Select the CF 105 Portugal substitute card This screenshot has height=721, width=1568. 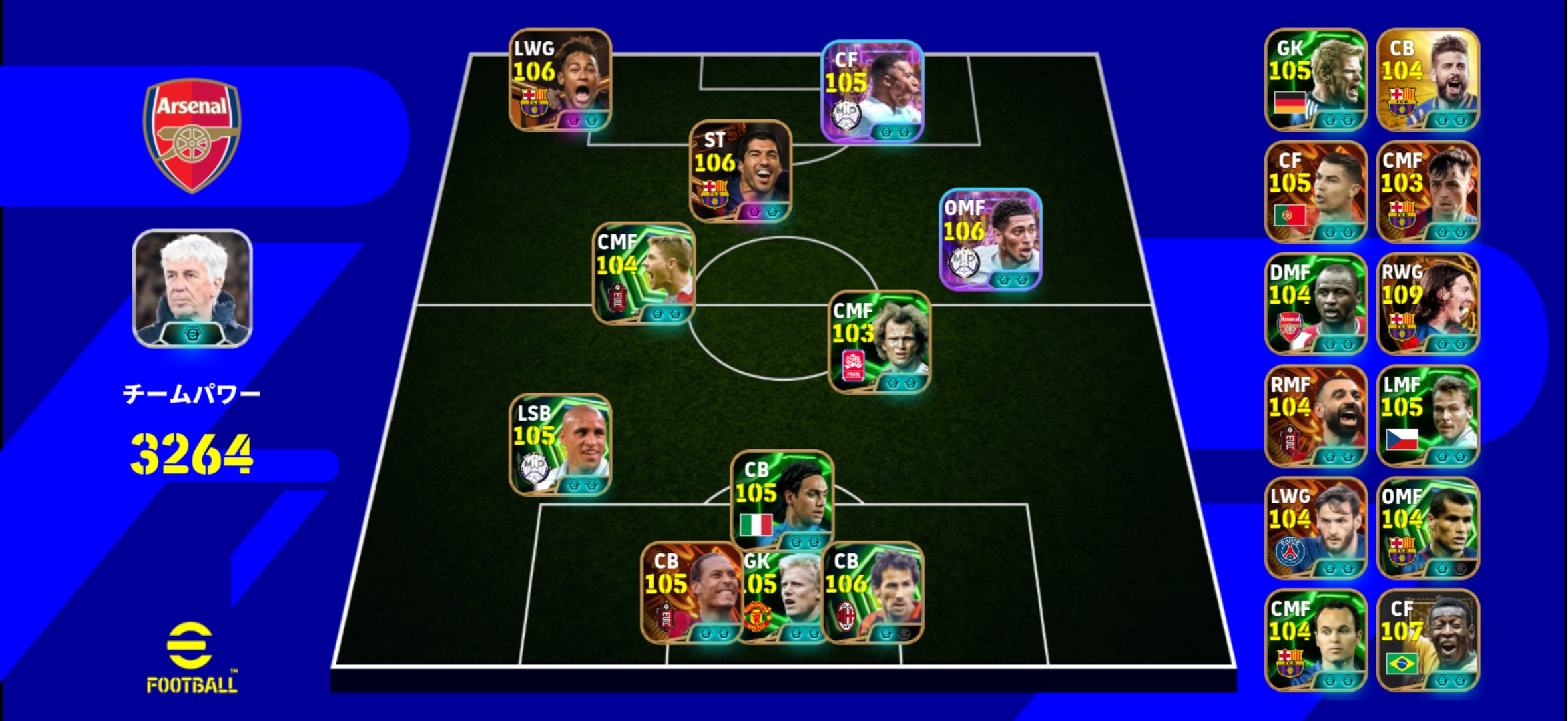(x=1315, y=192)
